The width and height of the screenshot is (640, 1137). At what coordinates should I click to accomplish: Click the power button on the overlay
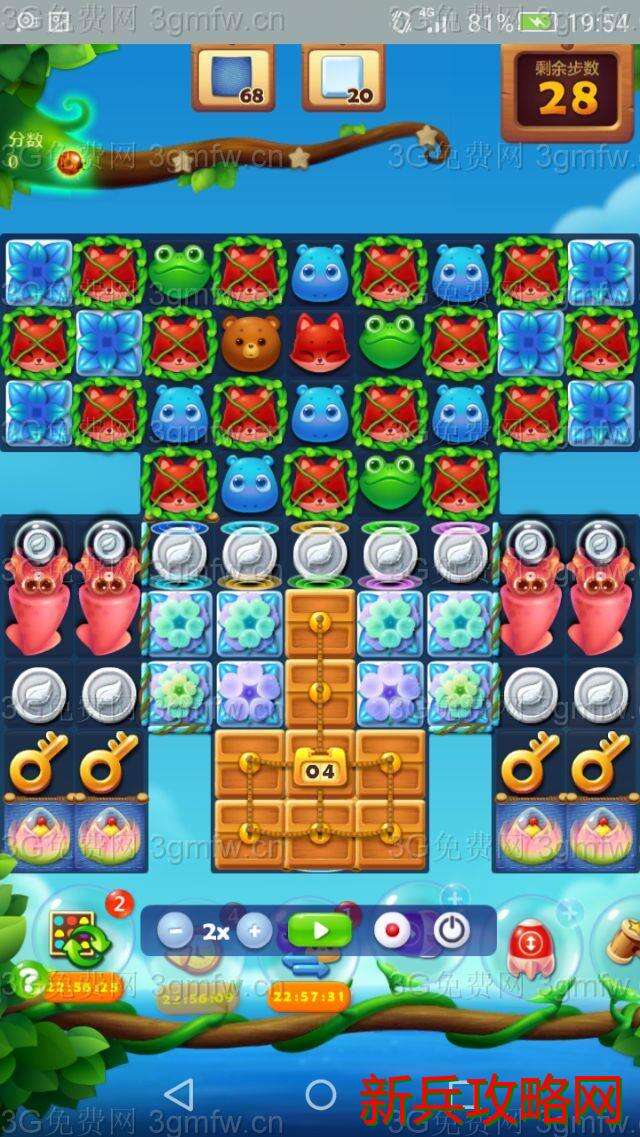tap(451, 931)
